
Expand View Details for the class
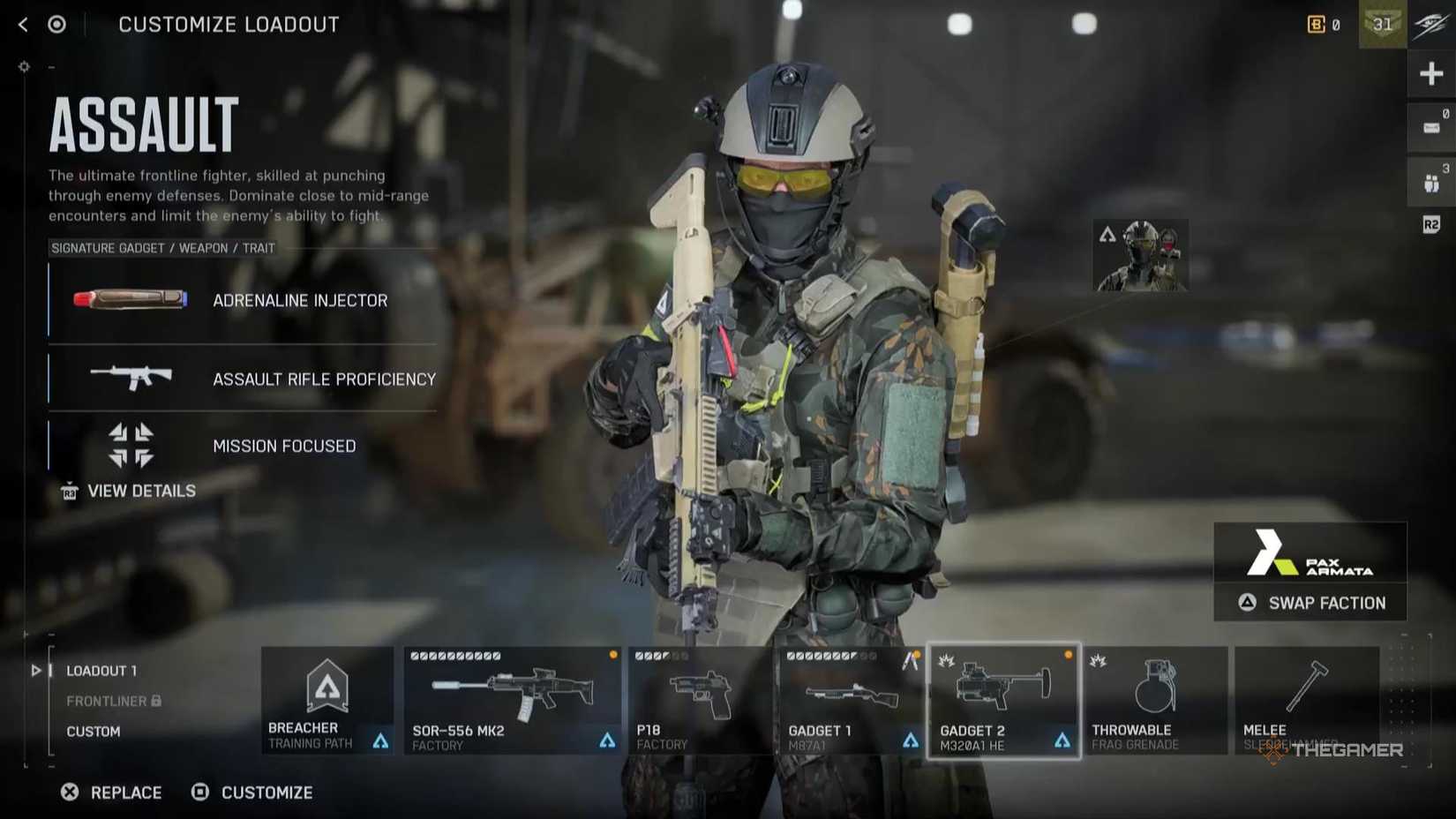point(128,491)
